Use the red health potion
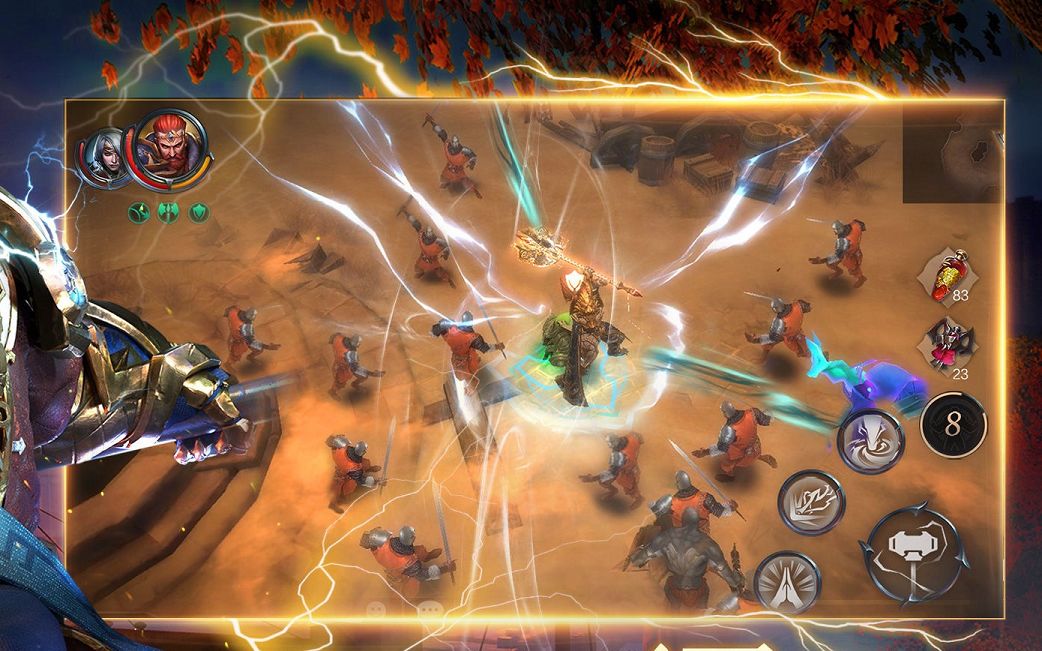 pos(942,274)
